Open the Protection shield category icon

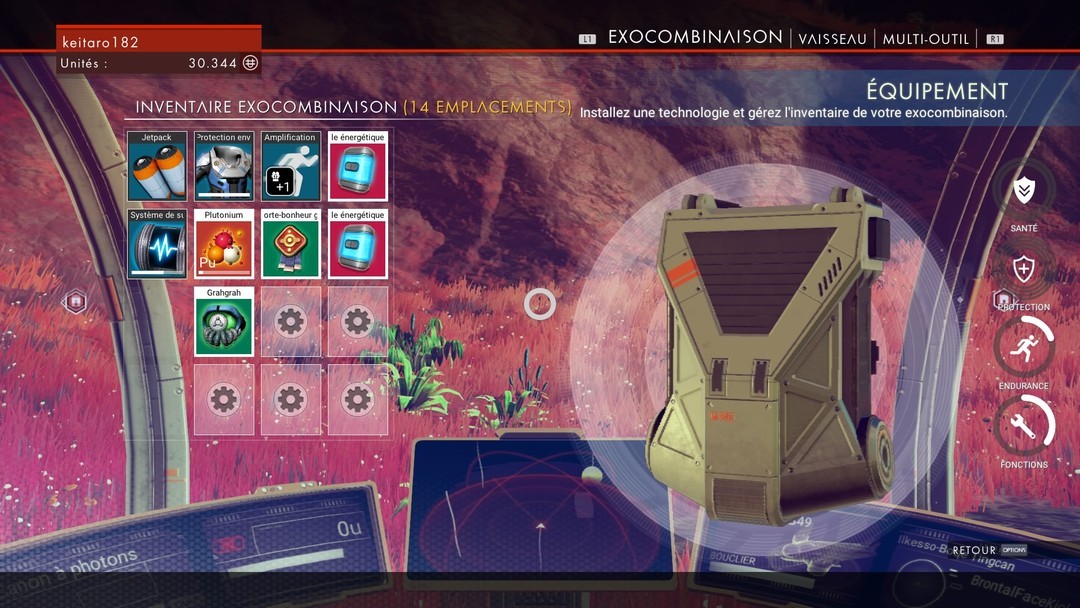pos(1024,269)
